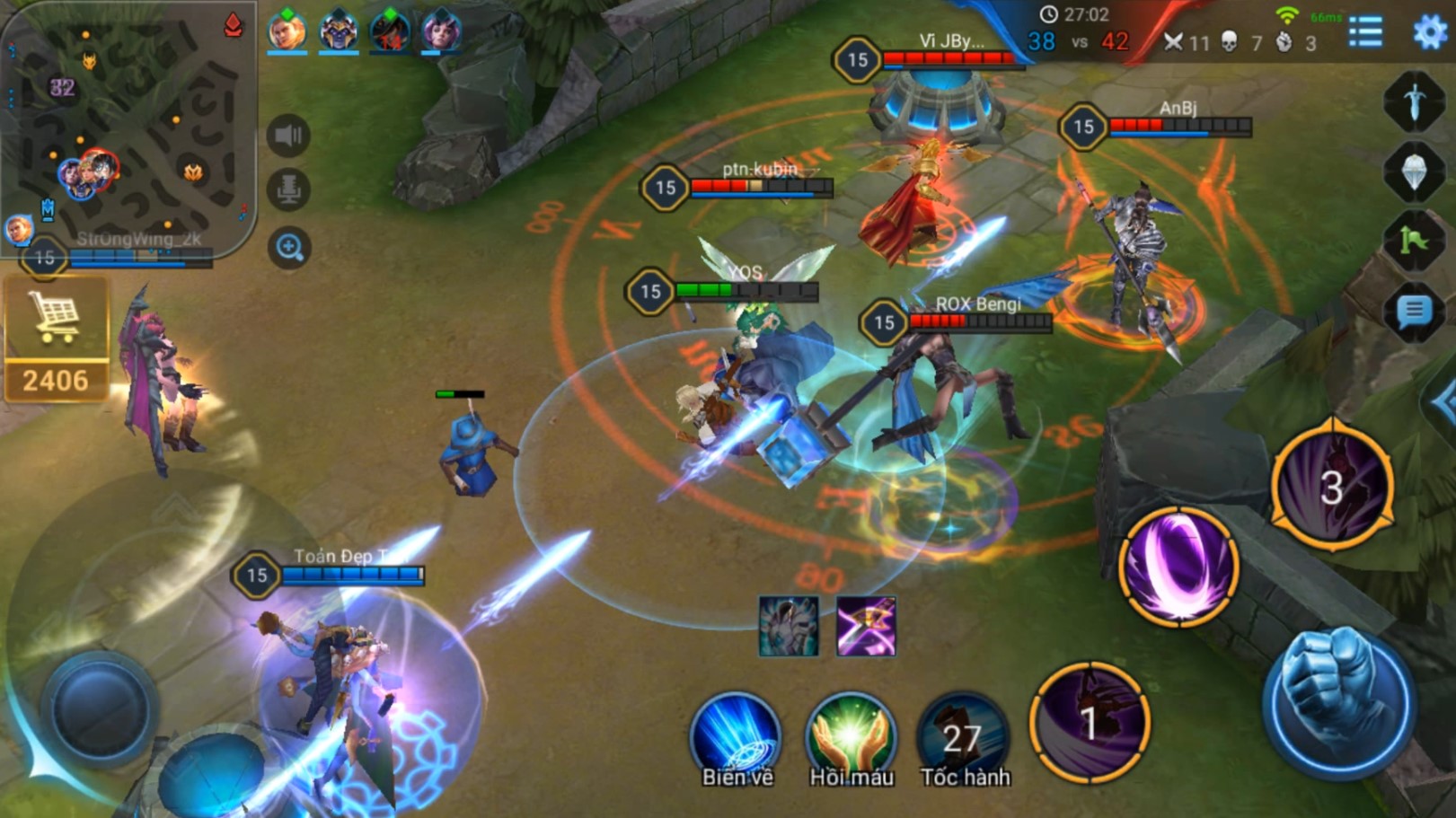The width and height of the screenshot is (1456, 818).
Task: Send the sword attack signal
Action: point(1414,101)
